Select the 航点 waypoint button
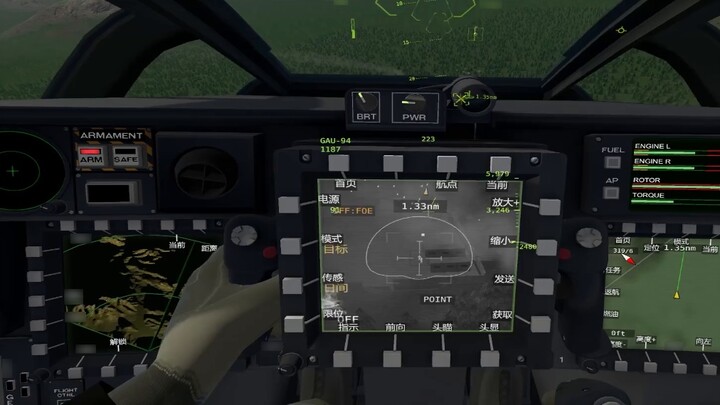 (x=447, y=163)
